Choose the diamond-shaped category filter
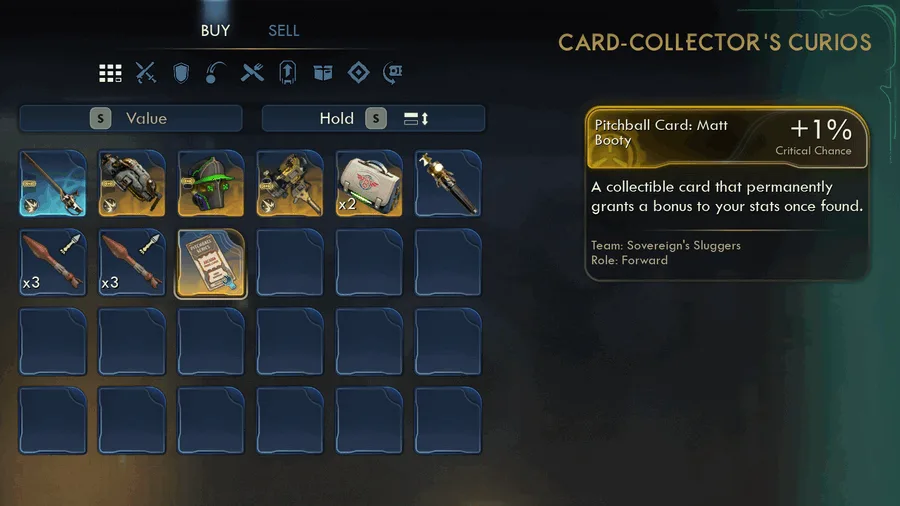 358,73
